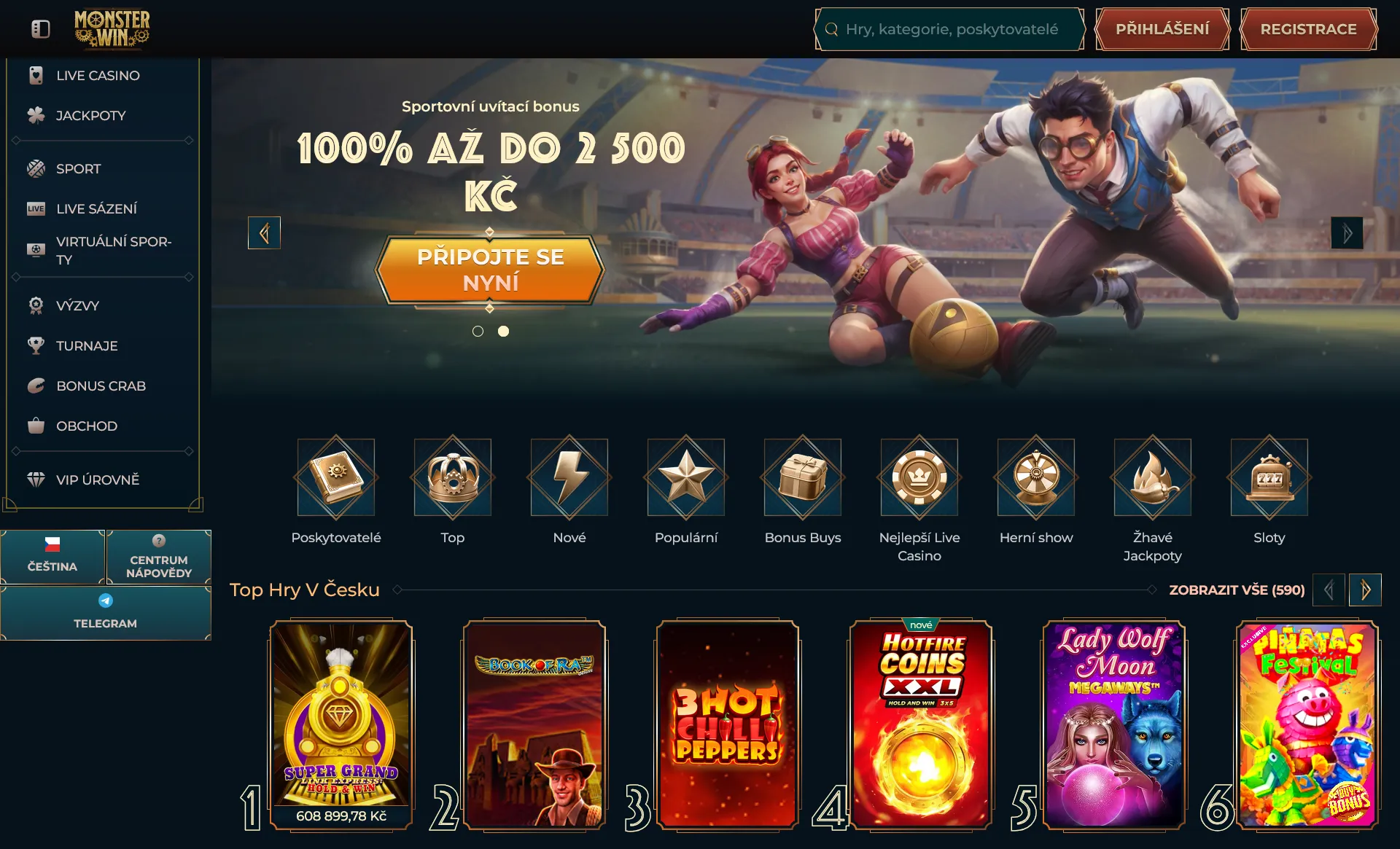Click the Populární star icon

tap(685, 477)
